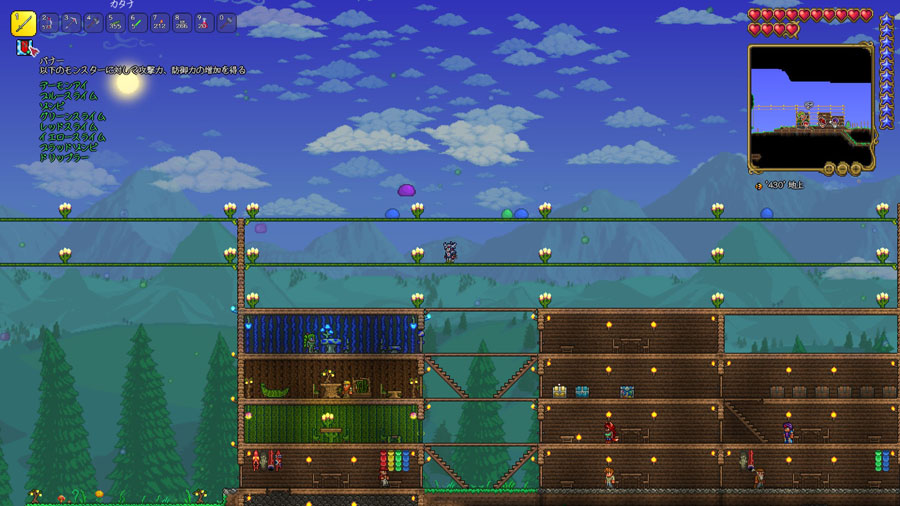
Task: Choose the torch stack of 212
Action: point(160,22)
